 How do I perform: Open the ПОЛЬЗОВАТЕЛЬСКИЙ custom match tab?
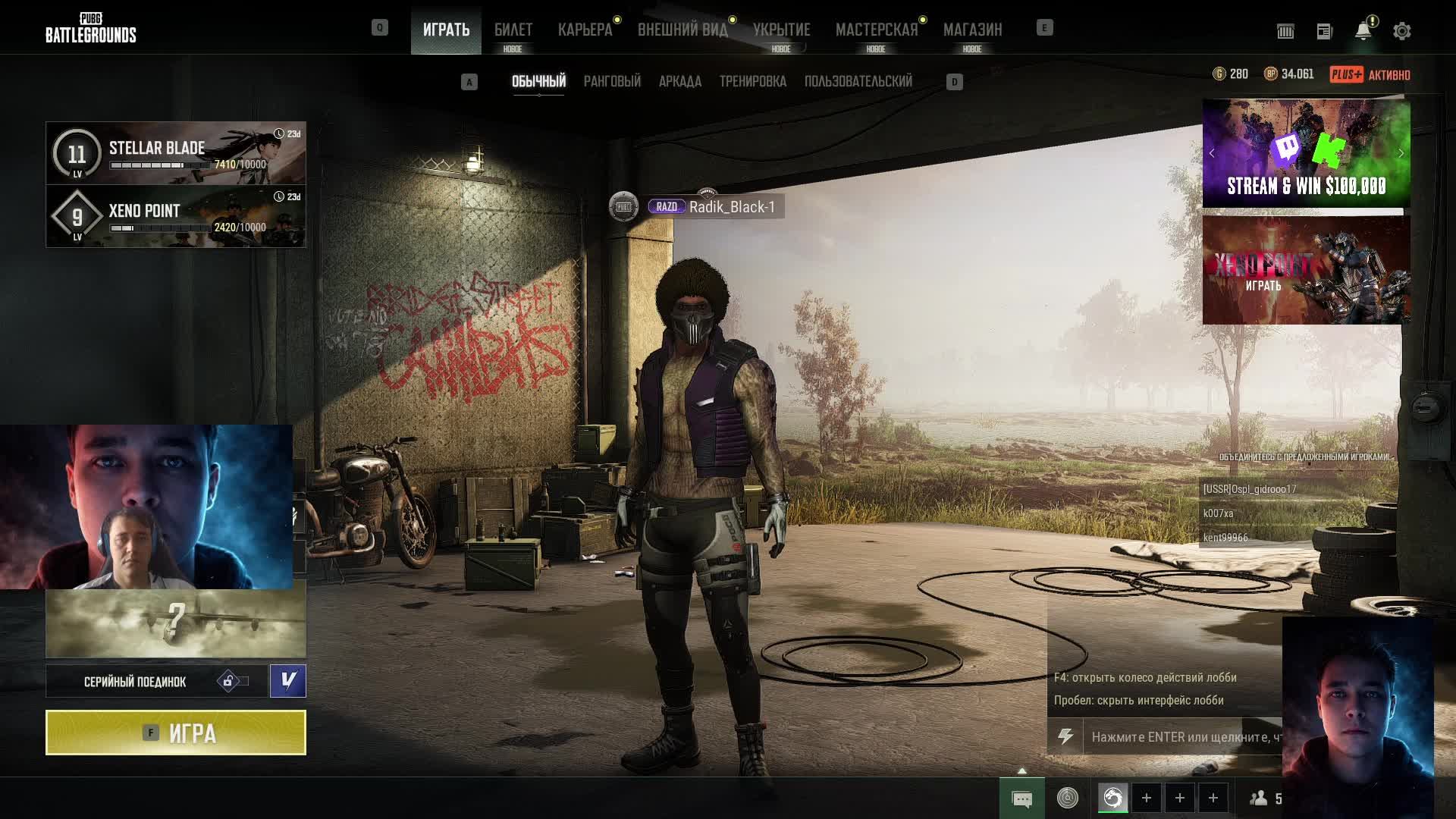coord(858,81)
